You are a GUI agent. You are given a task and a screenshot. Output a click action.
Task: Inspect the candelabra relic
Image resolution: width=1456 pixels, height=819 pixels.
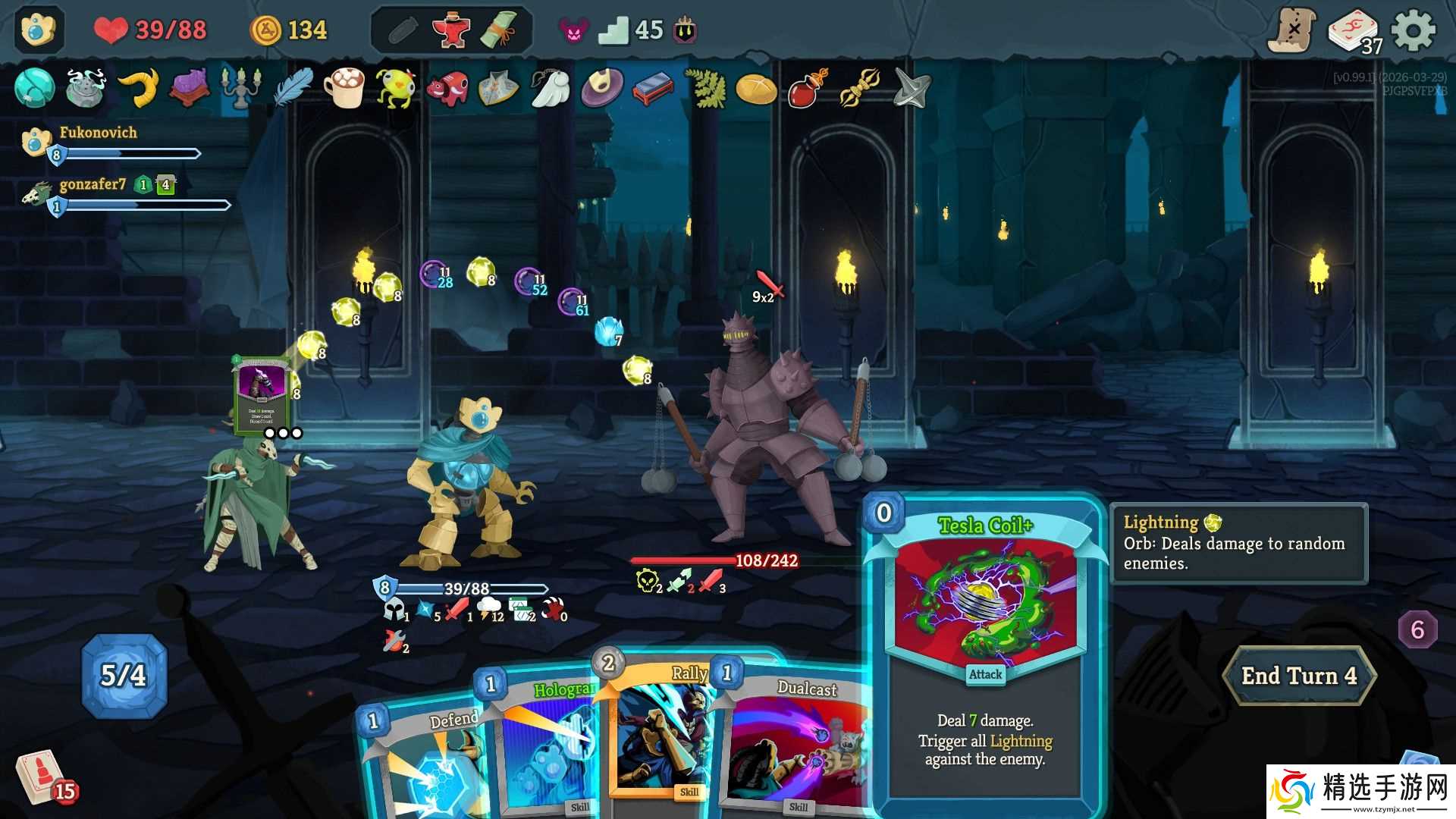point(241,87)
